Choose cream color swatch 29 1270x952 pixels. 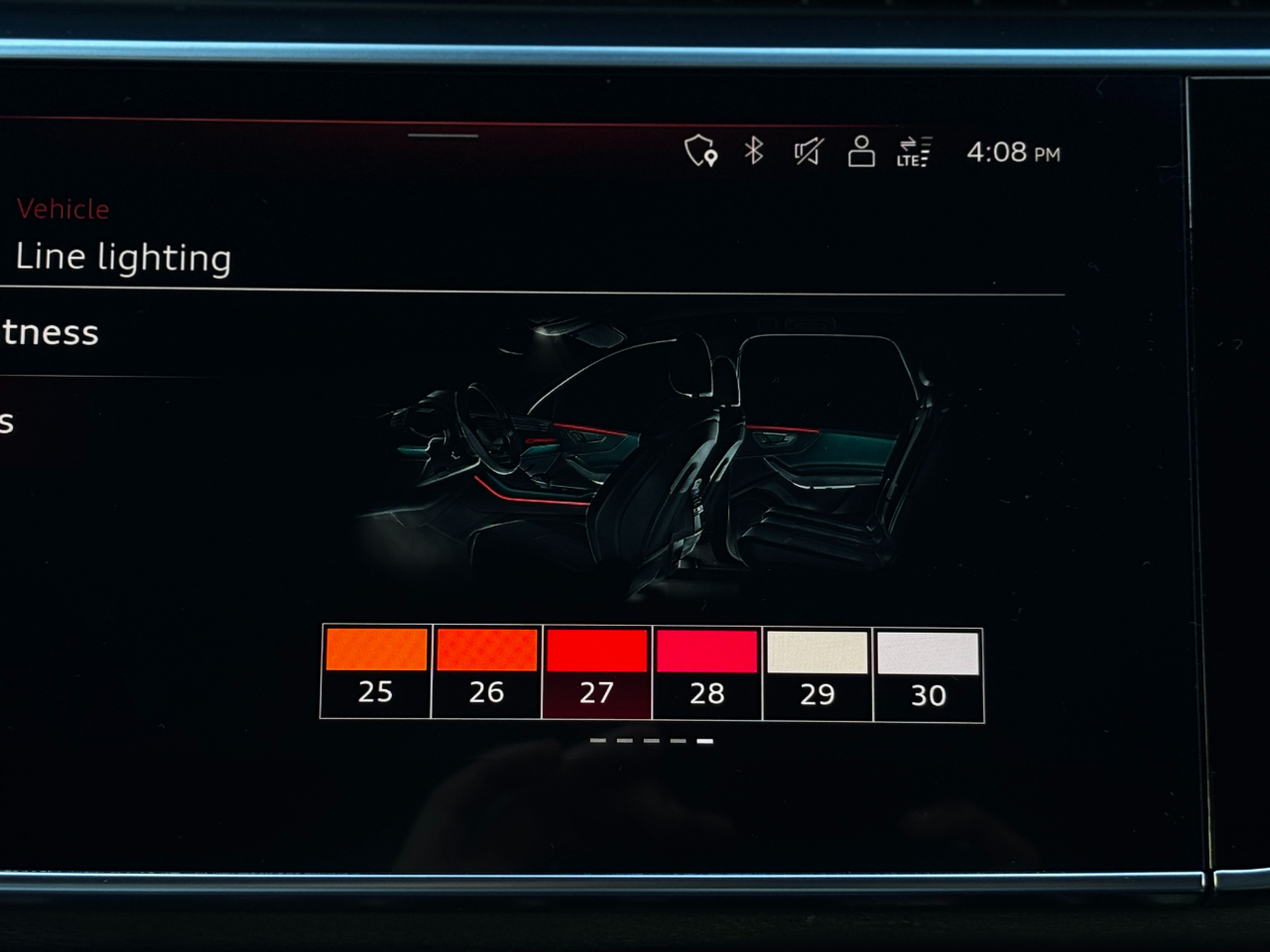point(818,674)
